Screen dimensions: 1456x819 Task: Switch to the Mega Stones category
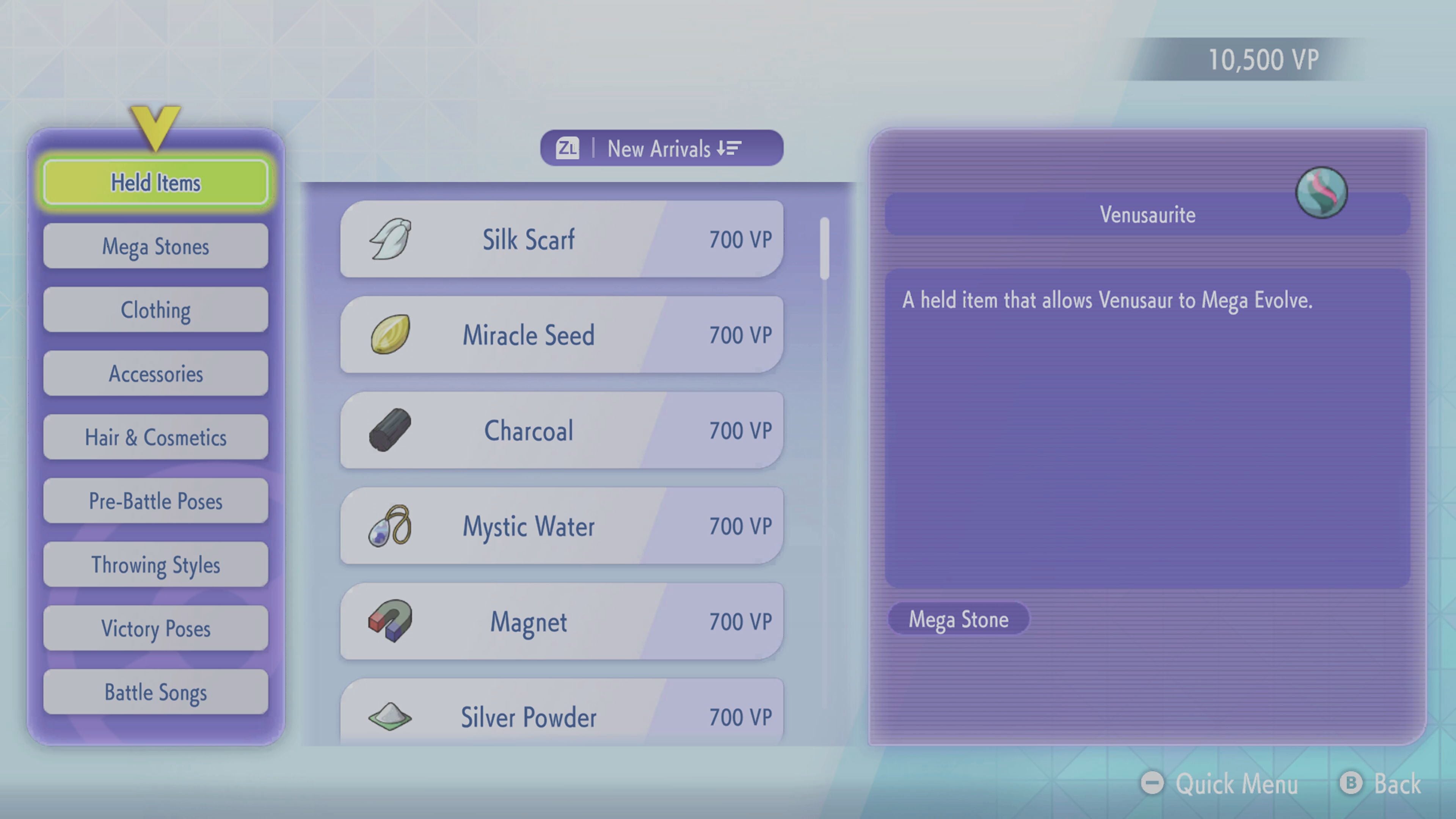(x=155, y=246)
